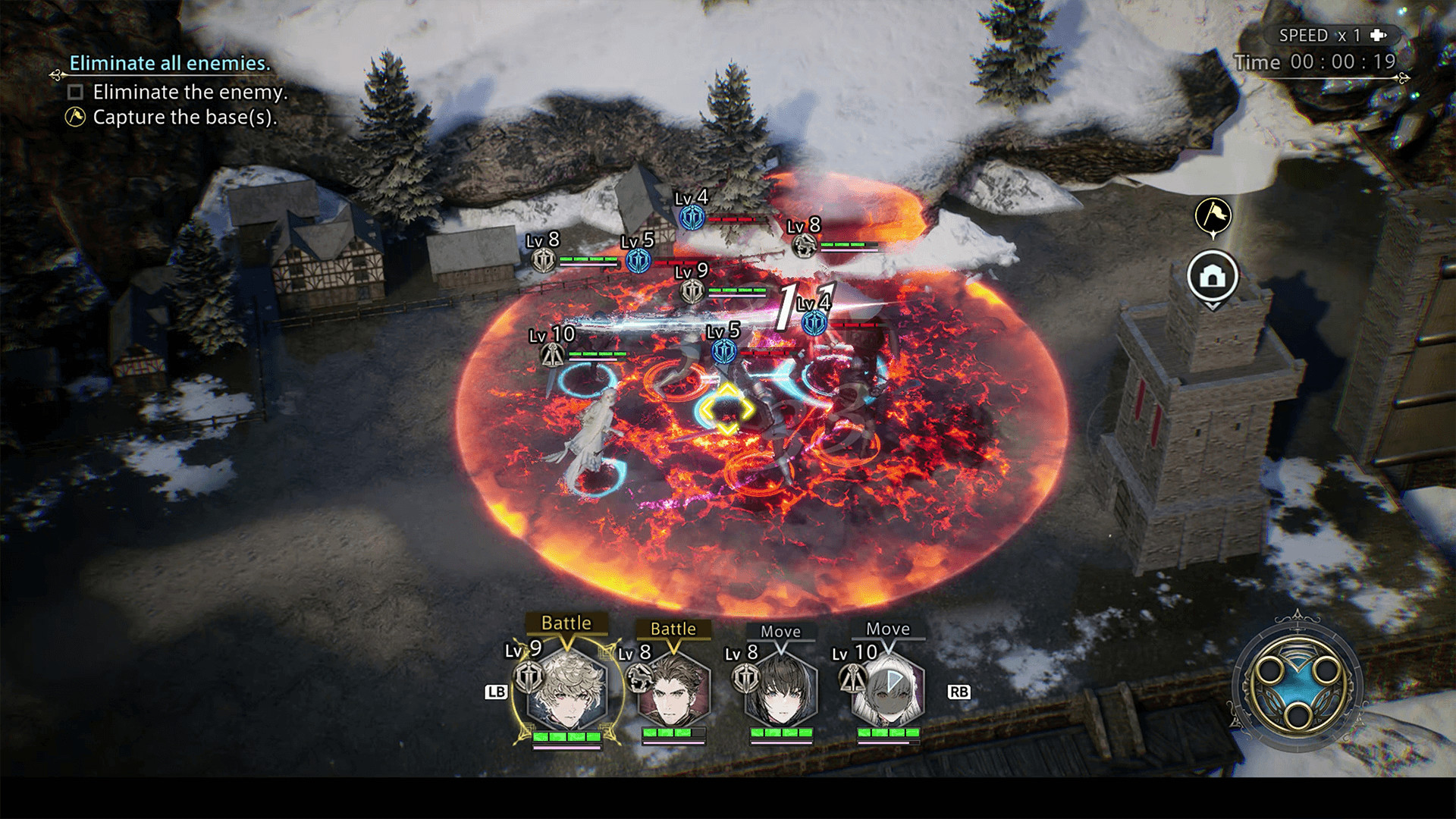Click the base house map marker
This screenshot has width=1456, height=819.
coord(1213,277)
